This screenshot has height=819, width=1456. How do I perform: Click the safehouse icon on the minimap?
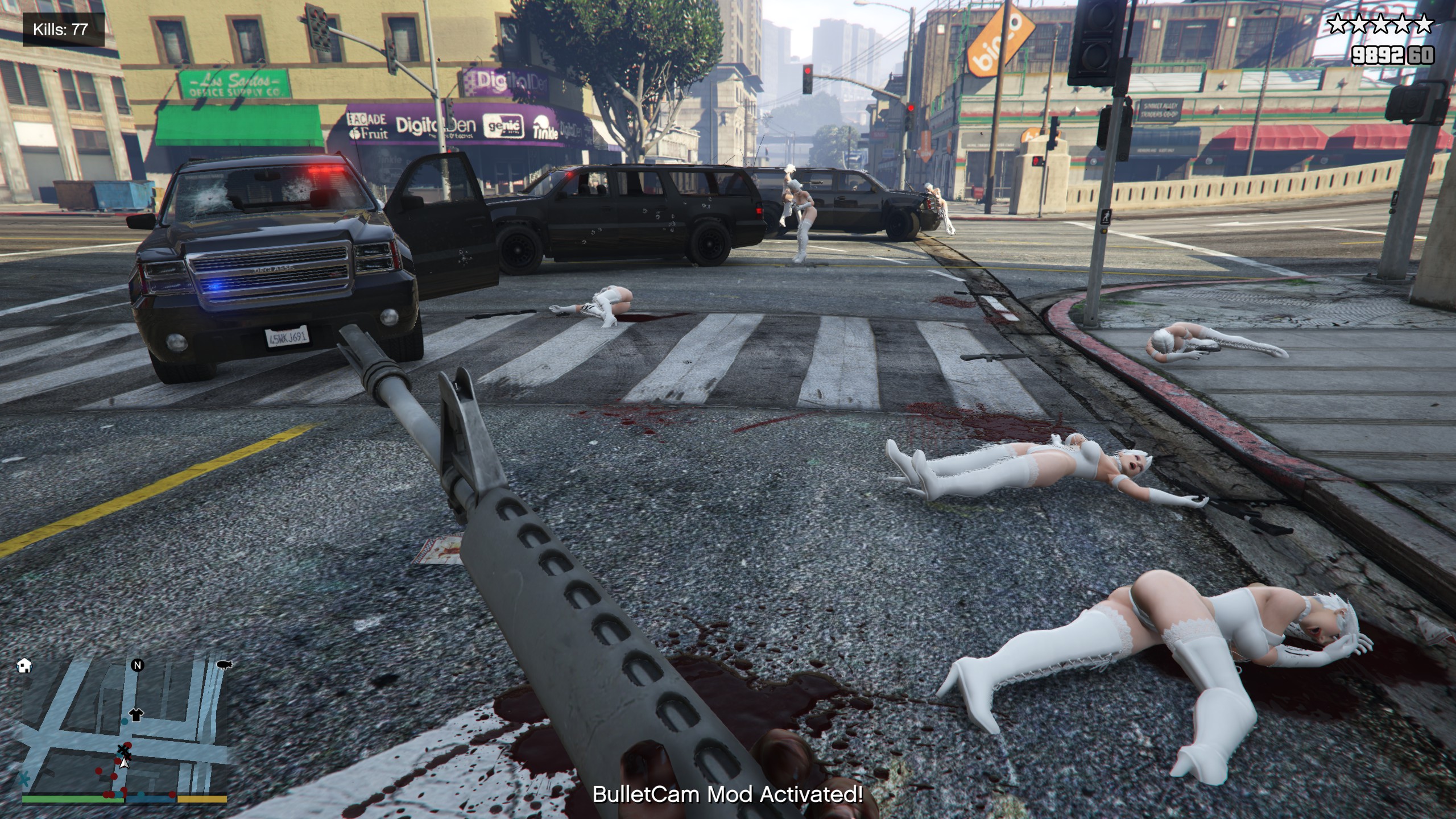(24, 665)
